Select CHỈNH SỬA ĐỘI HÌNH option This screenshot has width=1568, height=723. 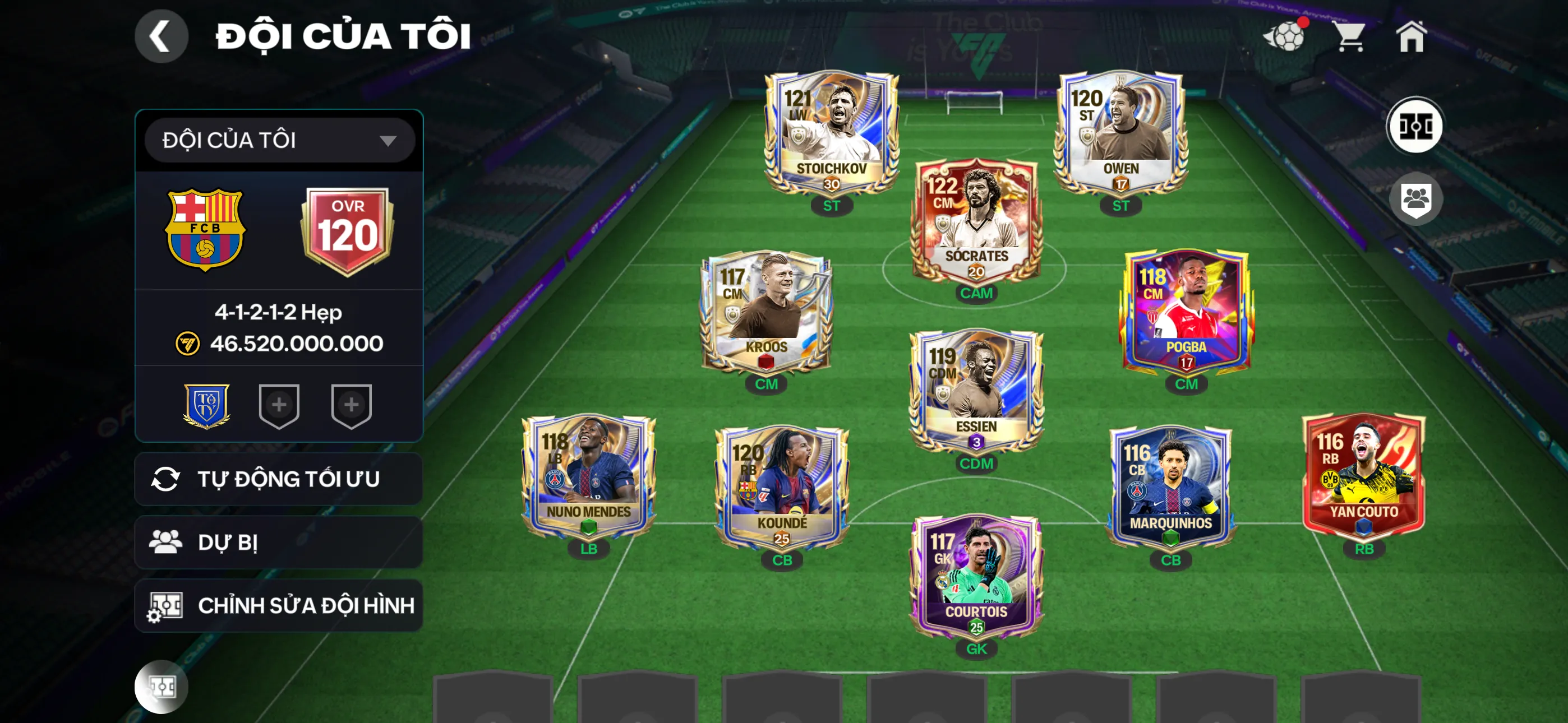pos(279,605)
